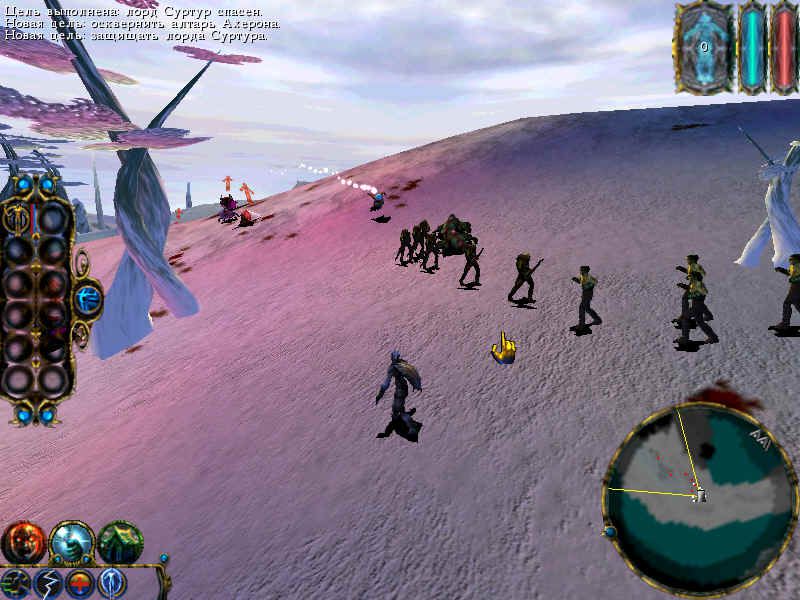Select the red demon face spell tab

(x=22, y=543)
